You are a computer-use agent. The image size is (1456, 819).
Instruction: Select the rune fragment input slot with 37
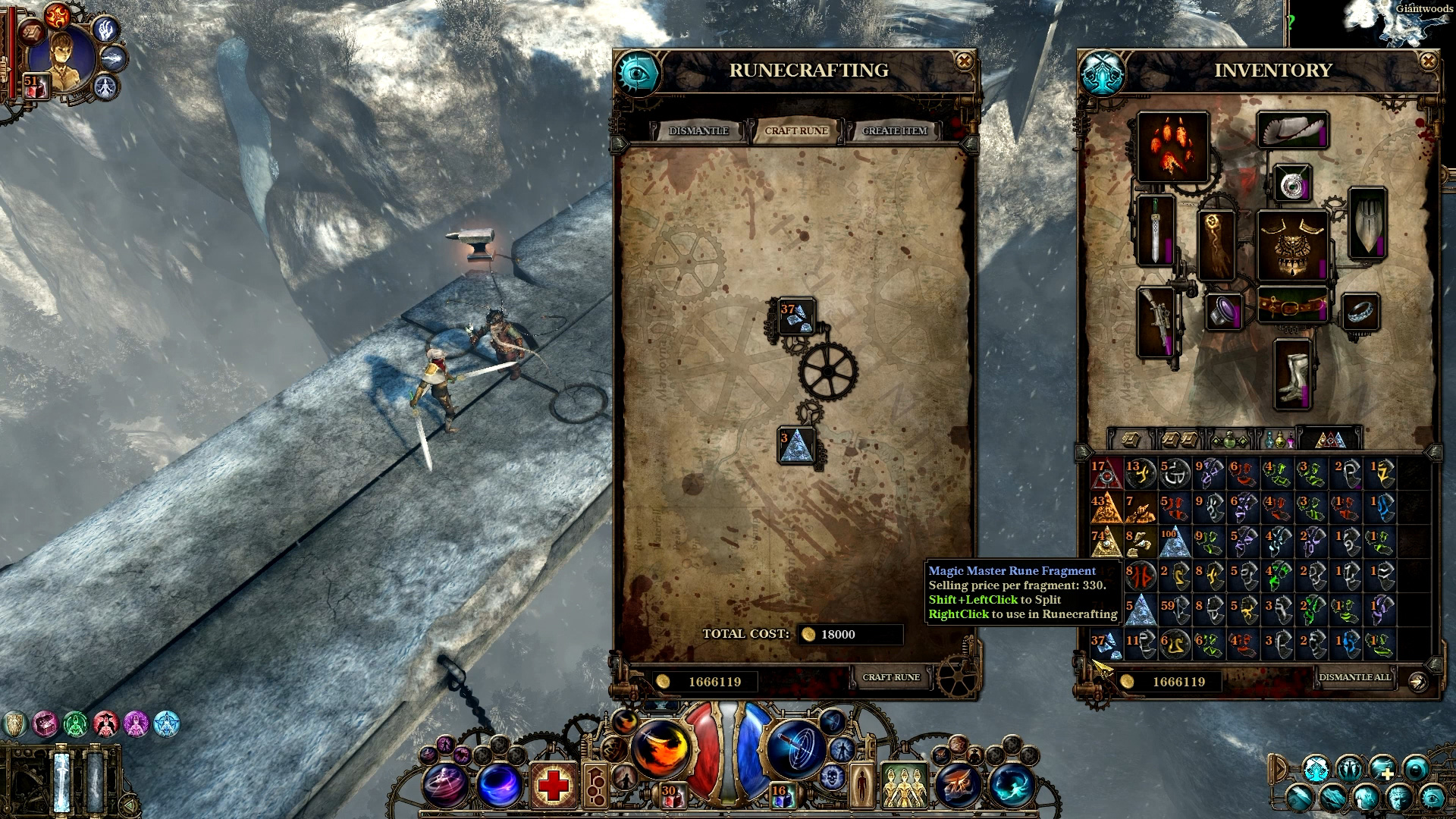click(x=796, y=316)
